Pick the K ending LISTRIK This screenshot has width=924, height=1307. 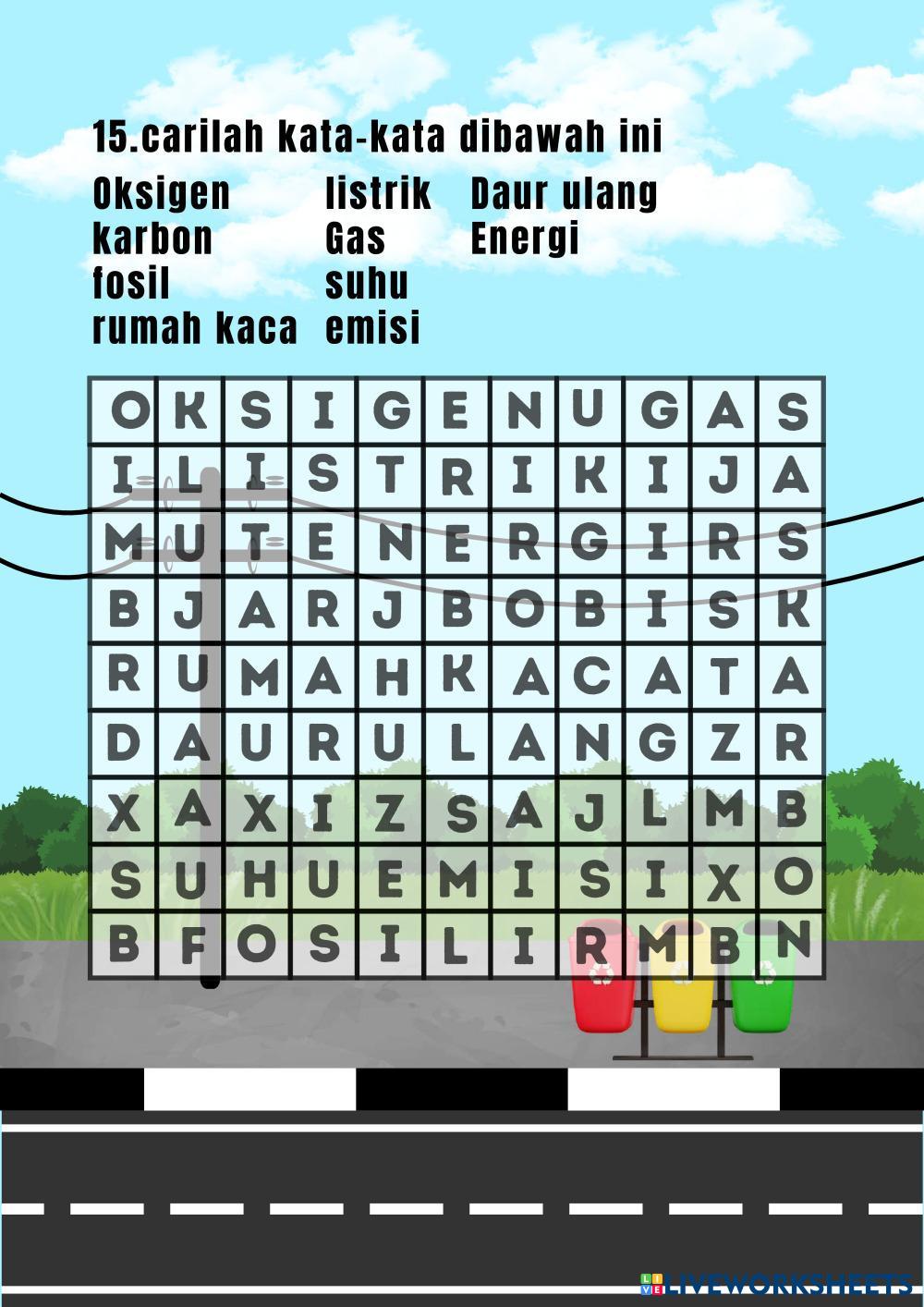590,478
